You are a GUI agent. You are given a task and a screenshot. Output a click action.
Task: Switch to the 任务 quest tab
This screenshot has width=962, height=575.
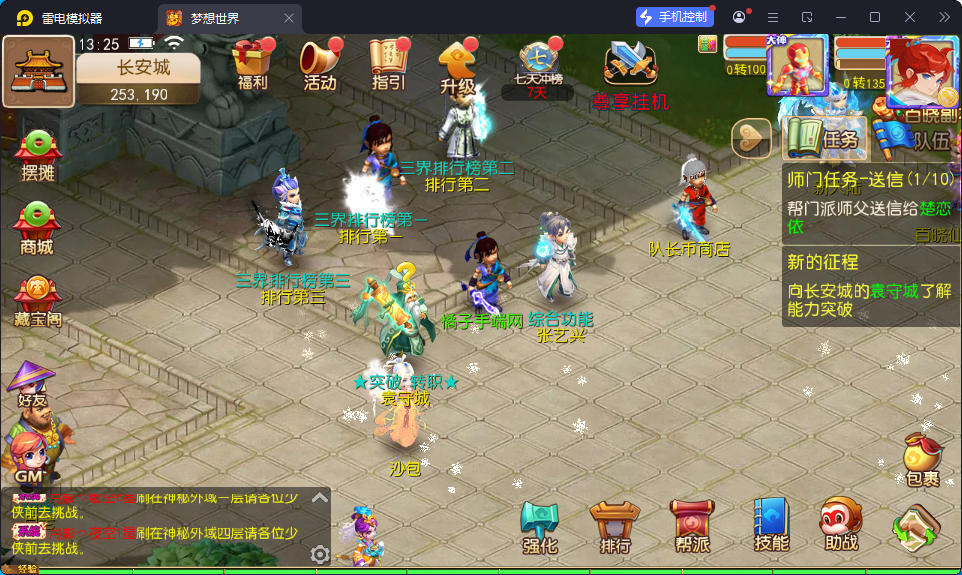click(x=824, y=138)
